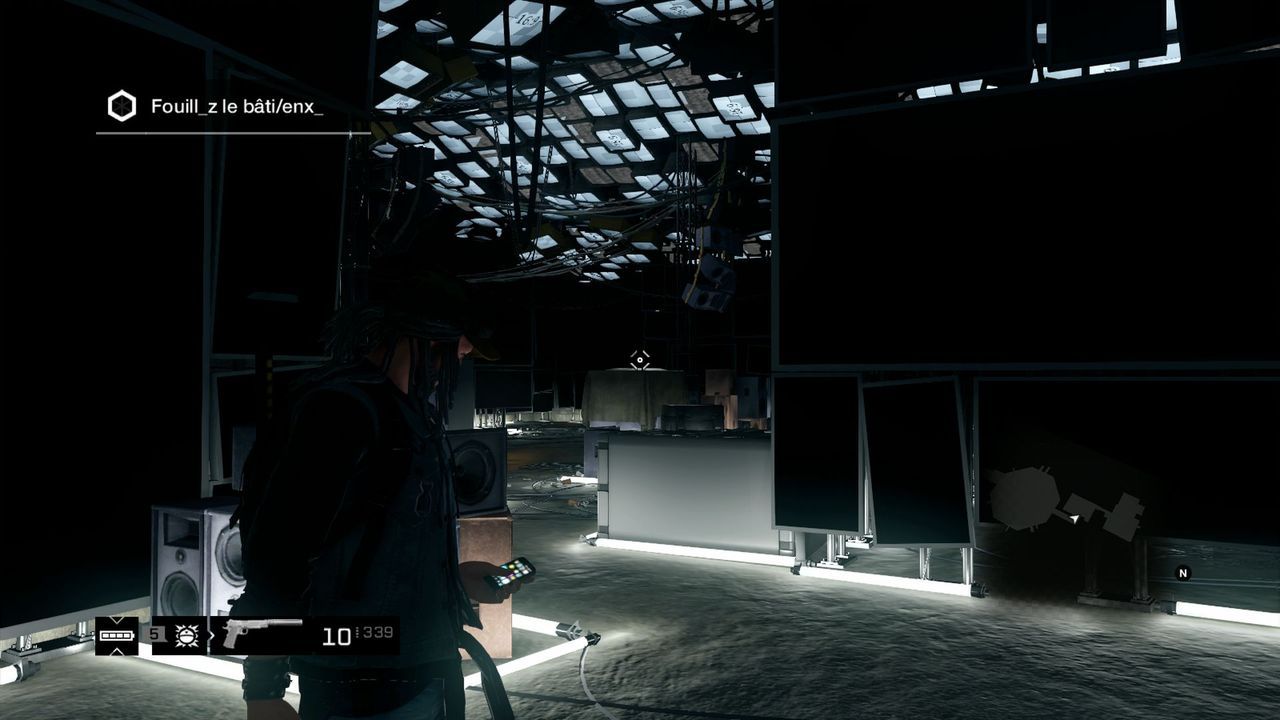Select the objective text starting with Fouill
Screen dimensions: 1280x720
point(237,106)
